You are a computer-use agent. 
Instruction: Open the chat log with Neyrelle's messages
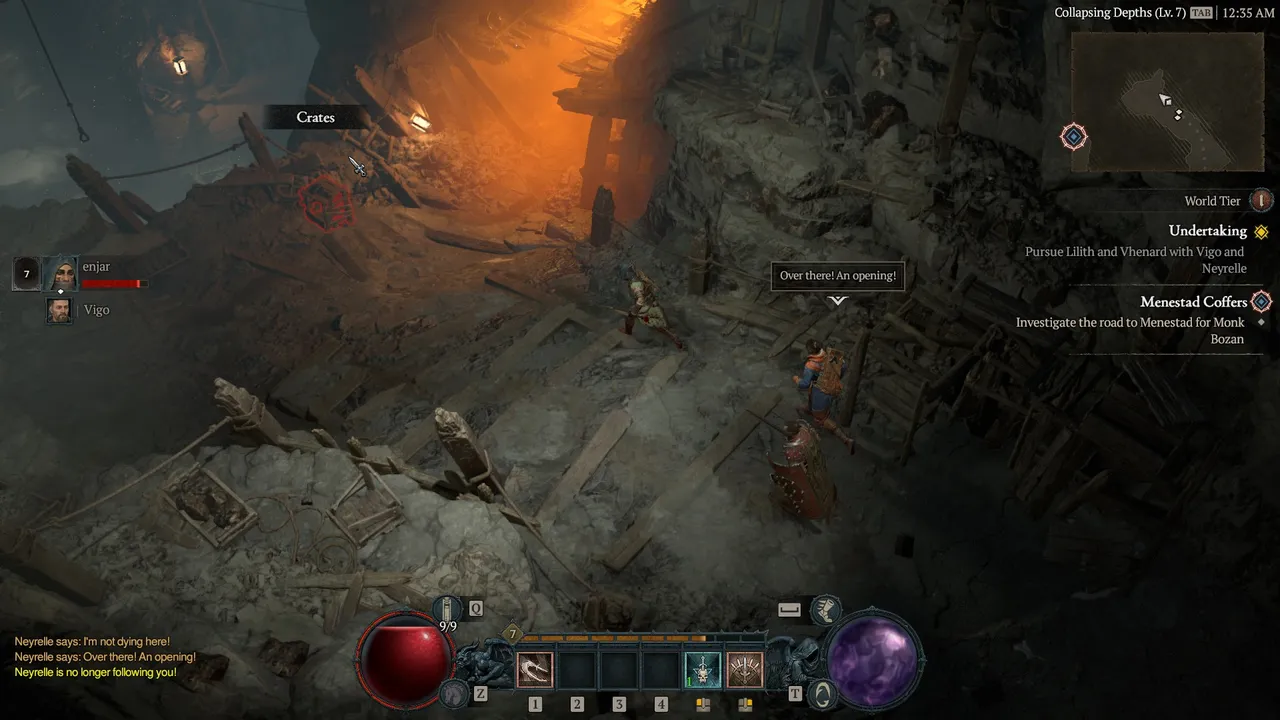(105, 657)
